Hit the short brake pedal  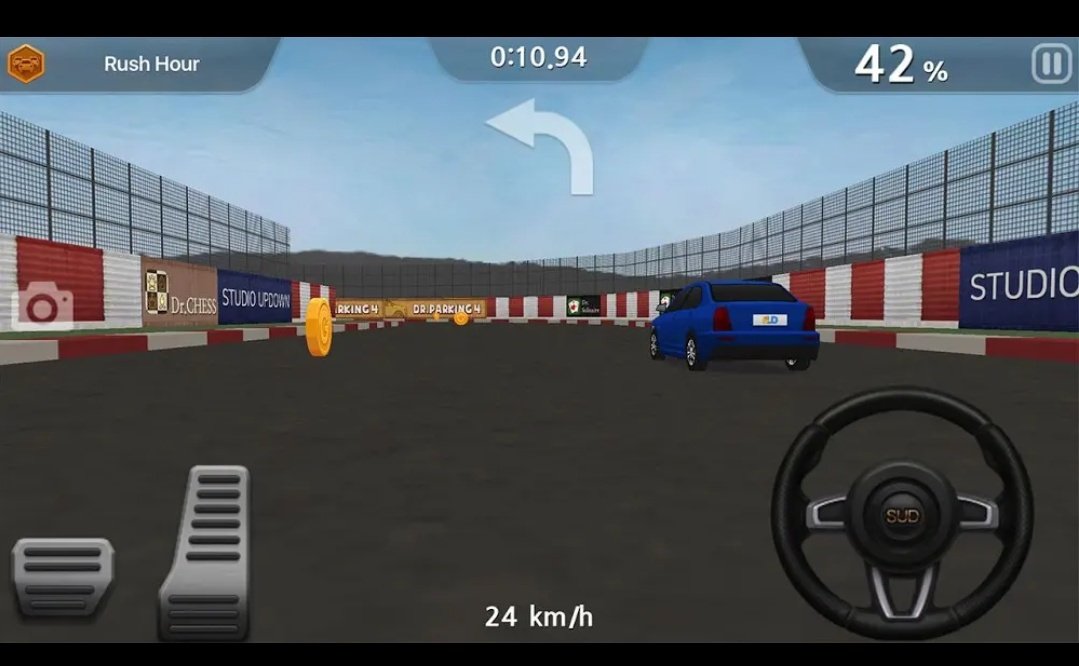coord(63,579)
